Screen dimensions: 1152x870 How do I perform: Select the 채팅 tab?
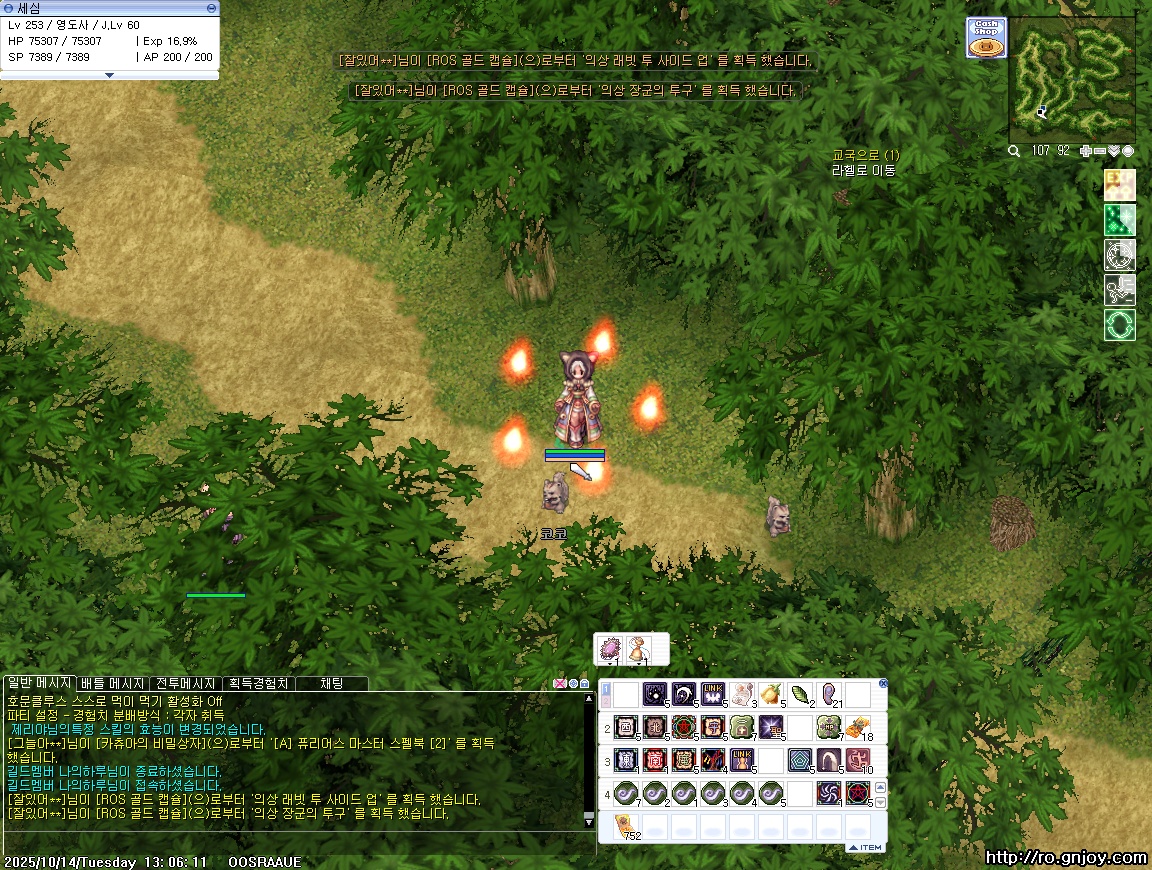331,683
